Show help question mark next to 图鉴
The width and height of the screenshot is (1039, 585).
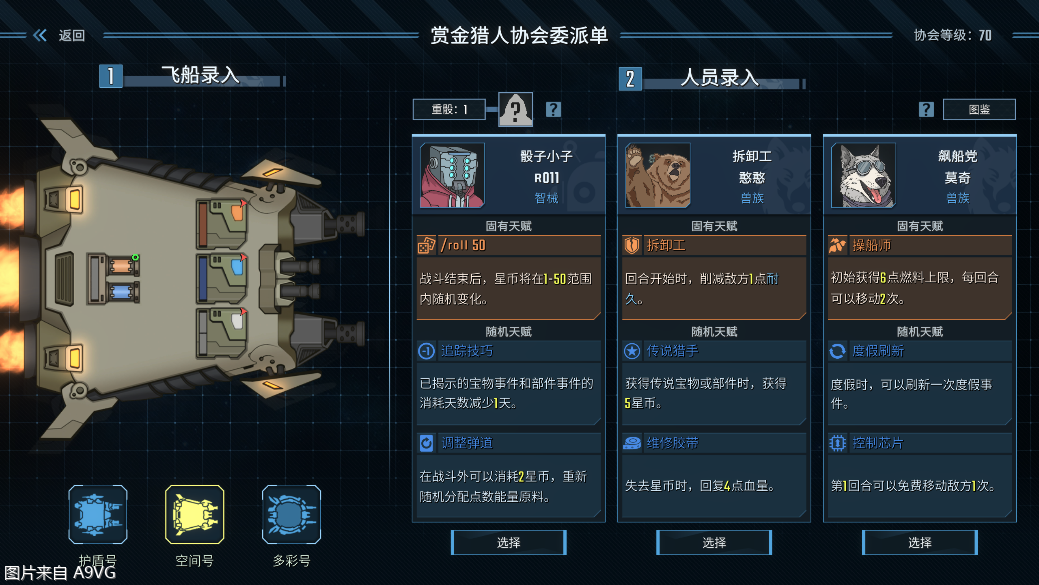(926, 110)
